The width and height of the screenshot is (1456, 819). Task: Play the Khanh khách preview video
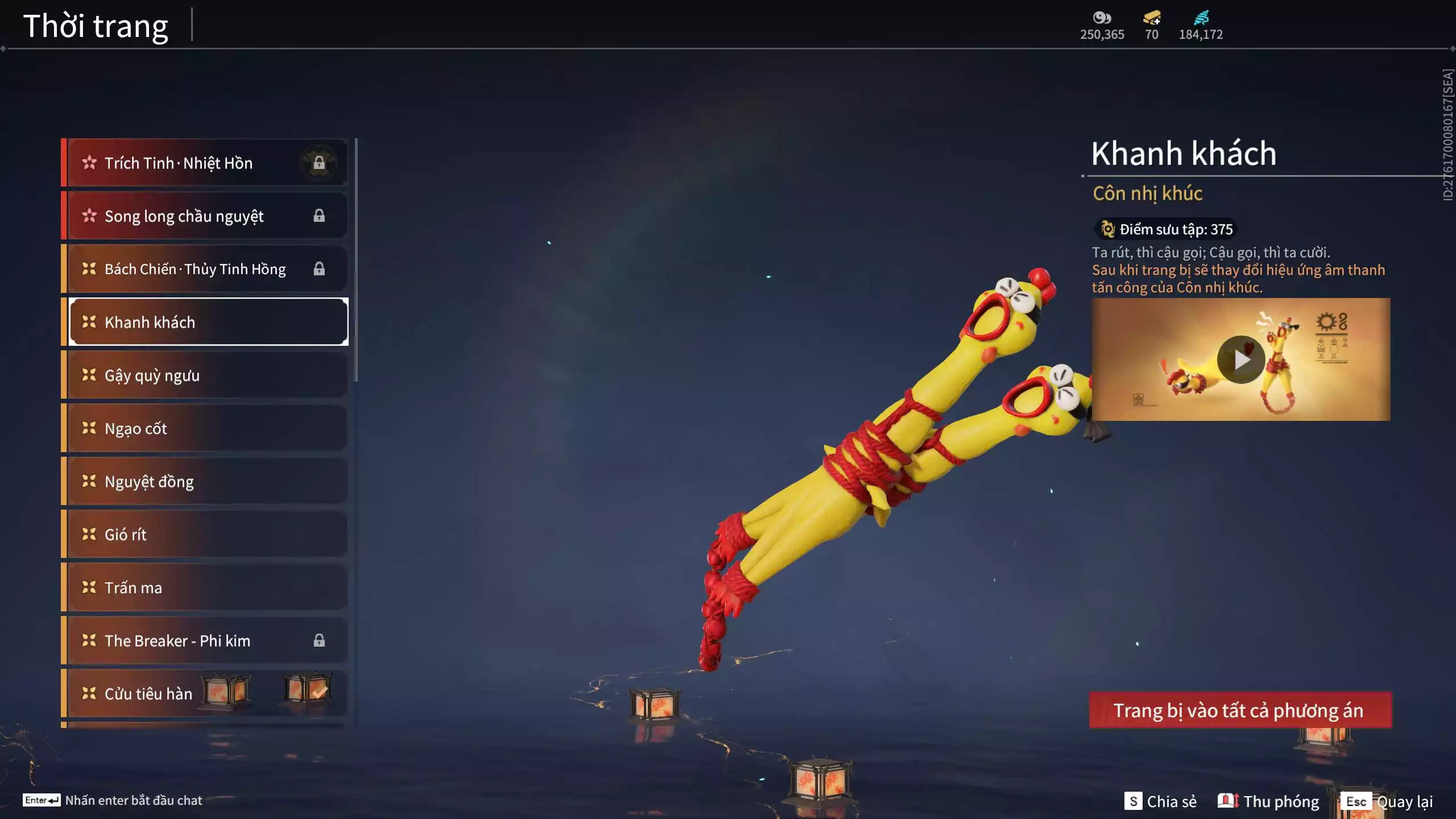pyautogui.click(x=1240, y=359)
